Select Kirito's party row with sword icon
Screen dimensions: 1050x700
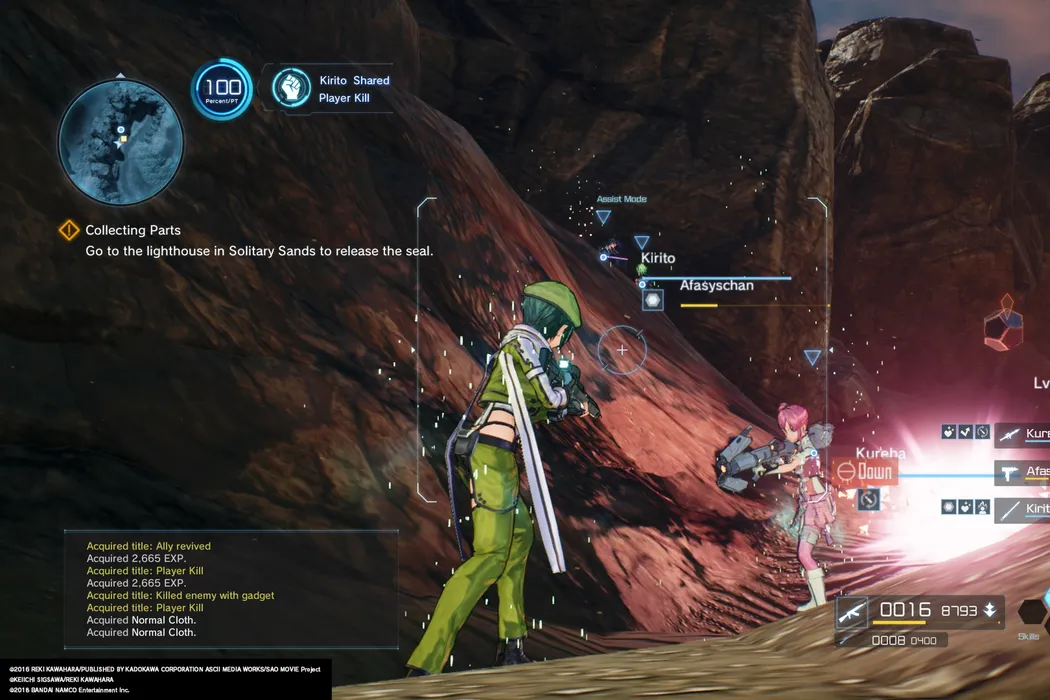point(1022,510)
